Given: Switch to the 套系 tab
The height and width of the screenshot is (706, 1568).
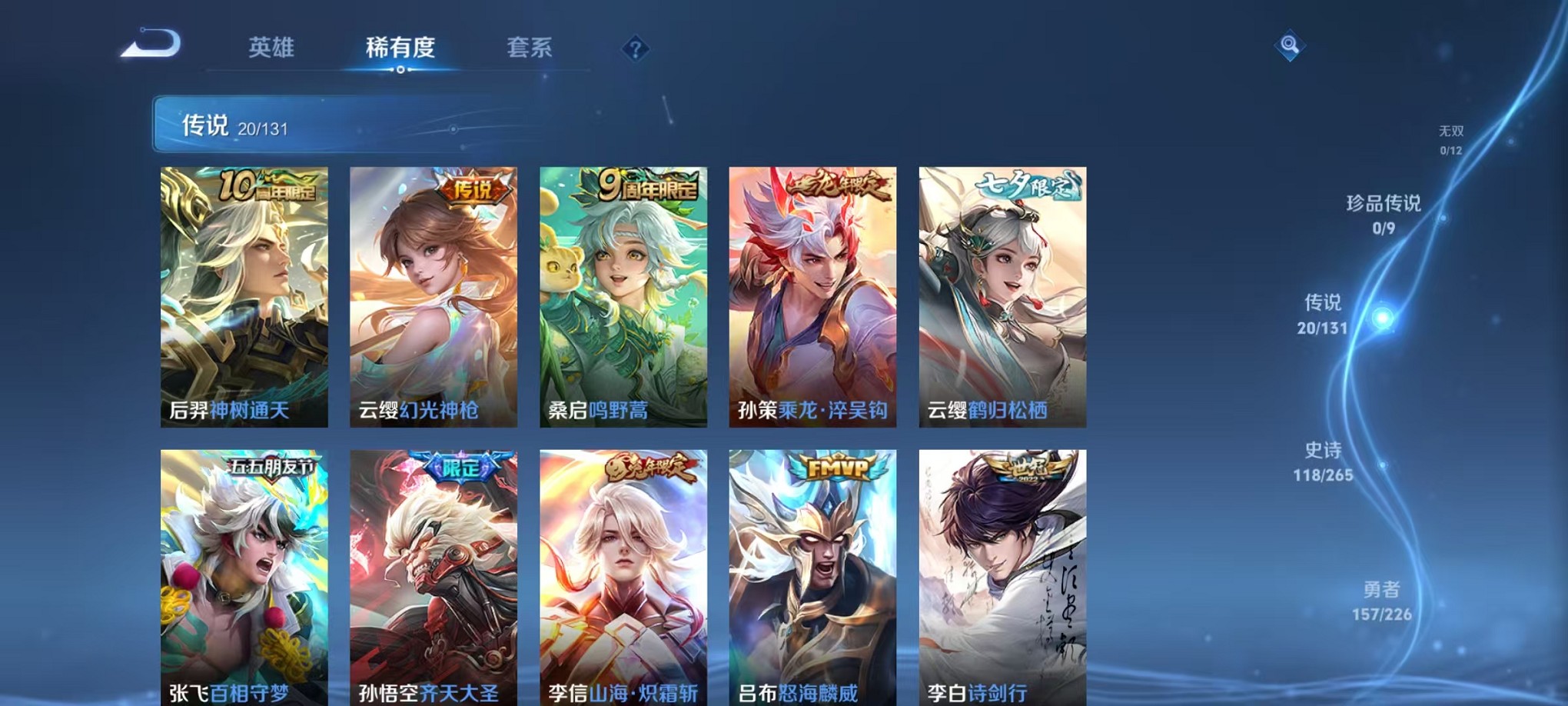Looking at the screenshot, I should tap(530, 48).
